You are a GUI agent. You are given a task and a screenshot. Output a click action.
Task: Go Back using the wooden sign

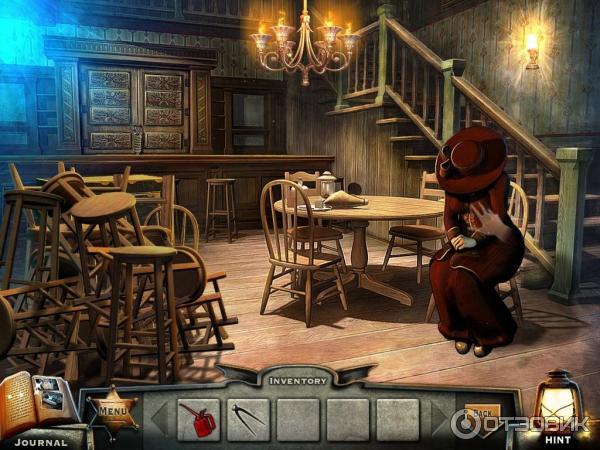pyautogui.click(x=482, y=413)
